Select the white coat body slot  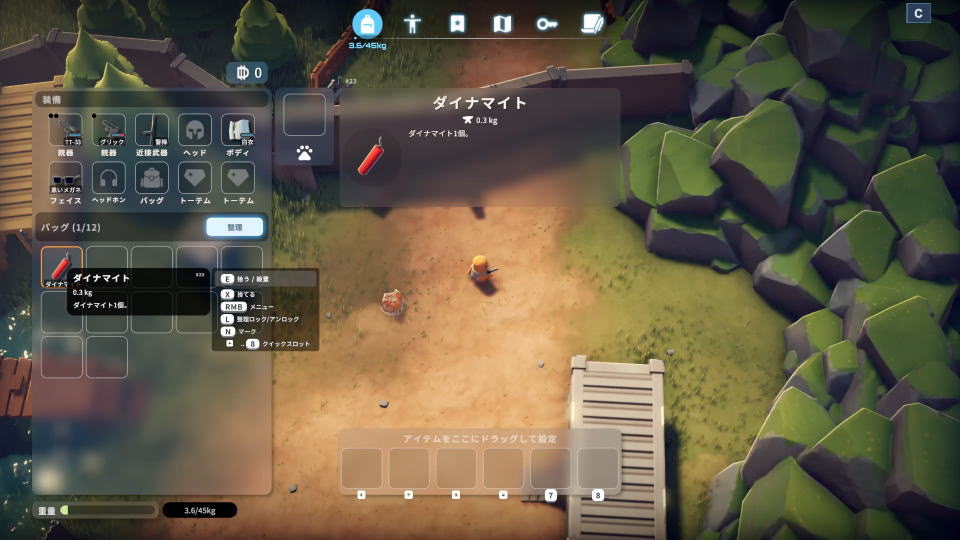(238, 130)
